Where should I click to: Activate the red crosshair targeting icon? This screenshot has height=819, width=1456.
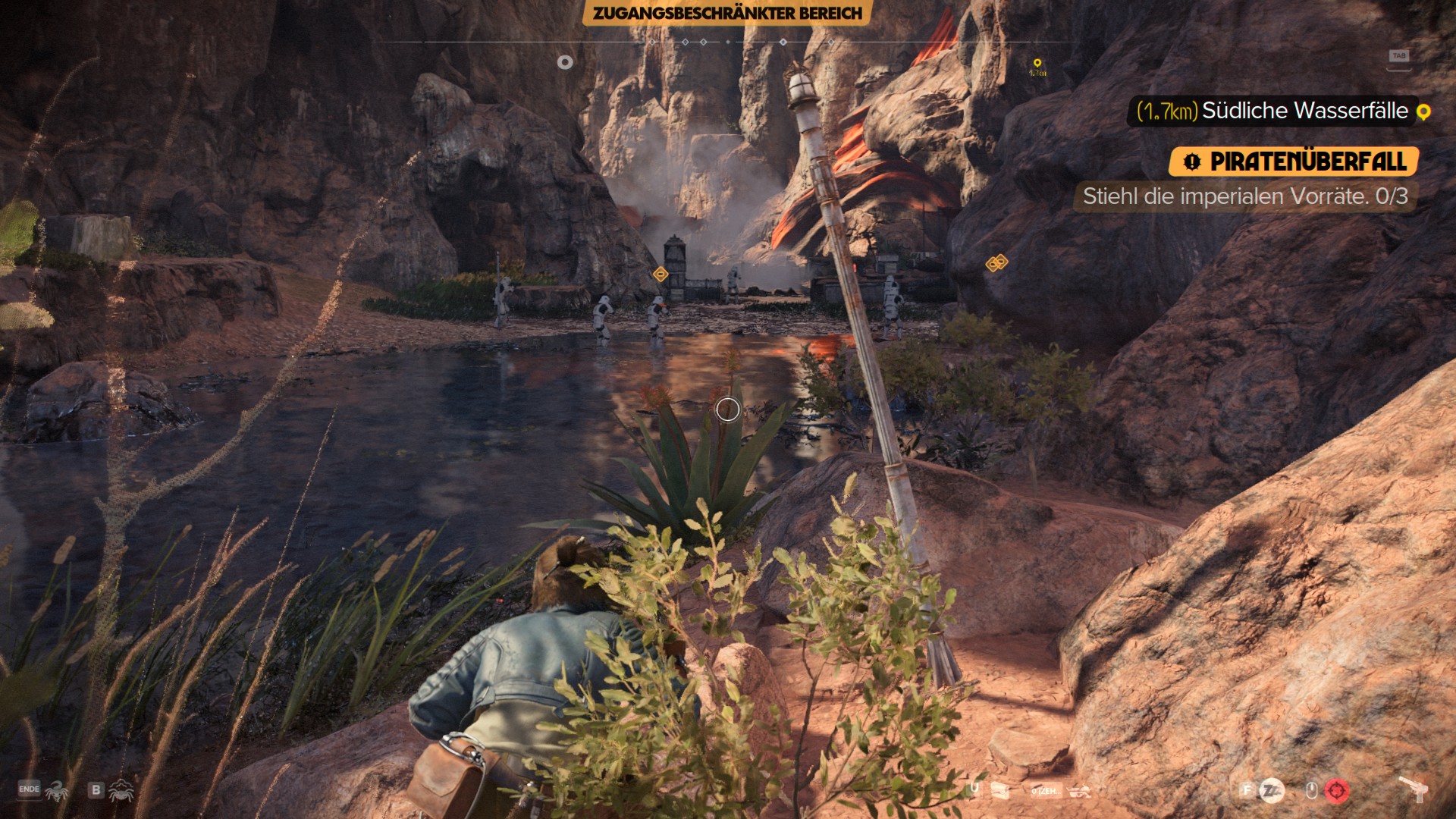[1337, 791]
